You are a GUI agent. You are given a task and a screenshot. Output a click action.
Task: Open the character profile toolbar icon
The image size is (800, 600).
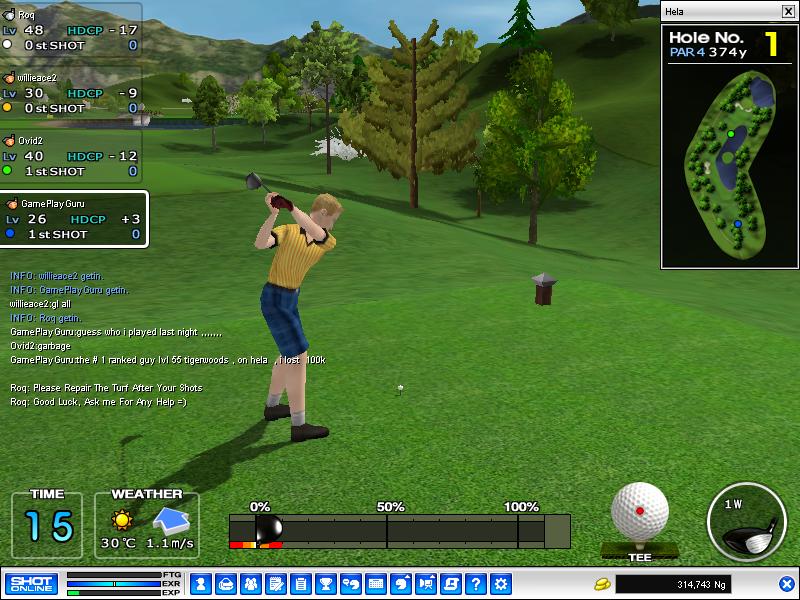coord(200,583)
